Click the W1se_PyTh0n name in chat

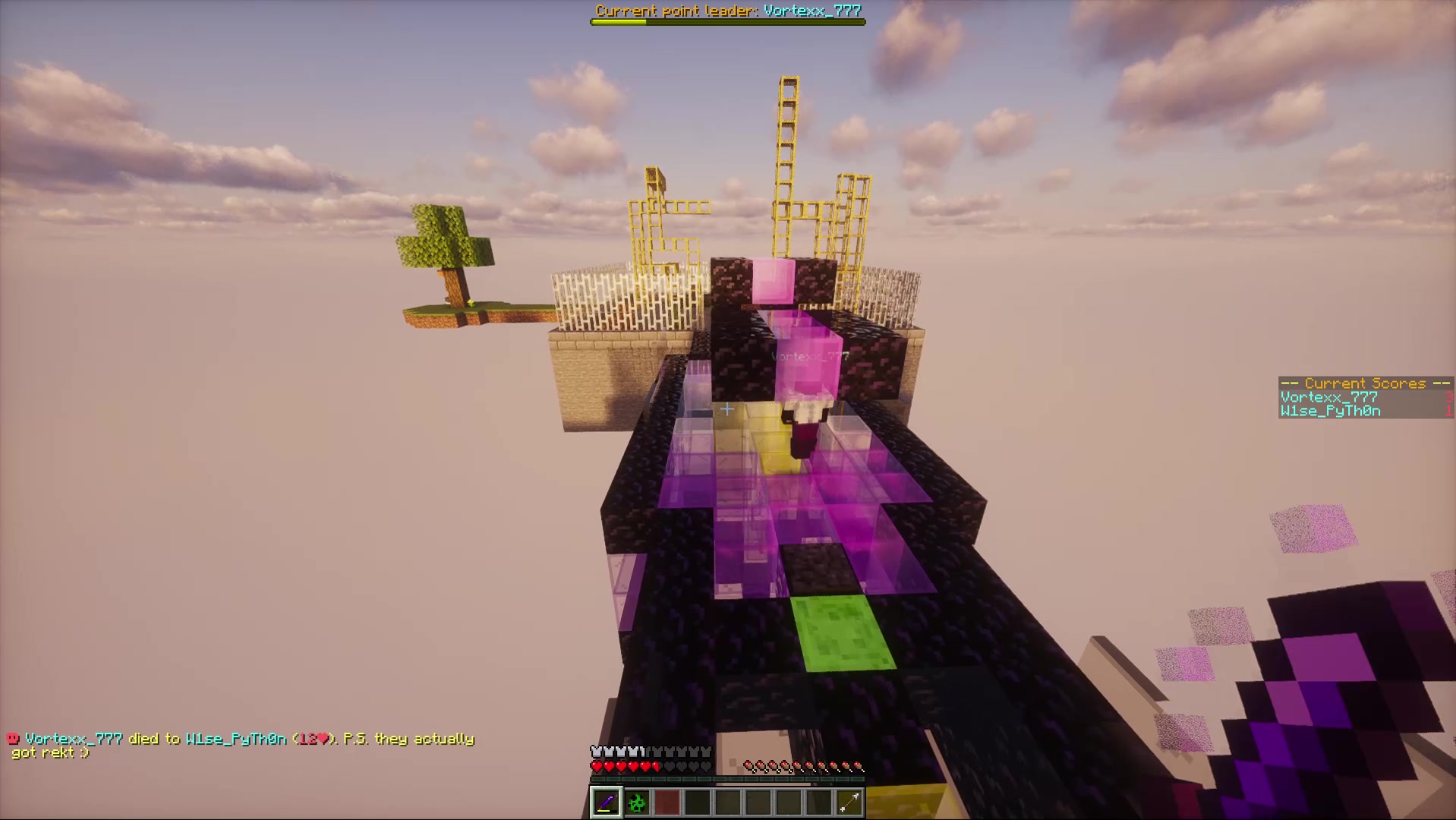click(x=237, y=739)
